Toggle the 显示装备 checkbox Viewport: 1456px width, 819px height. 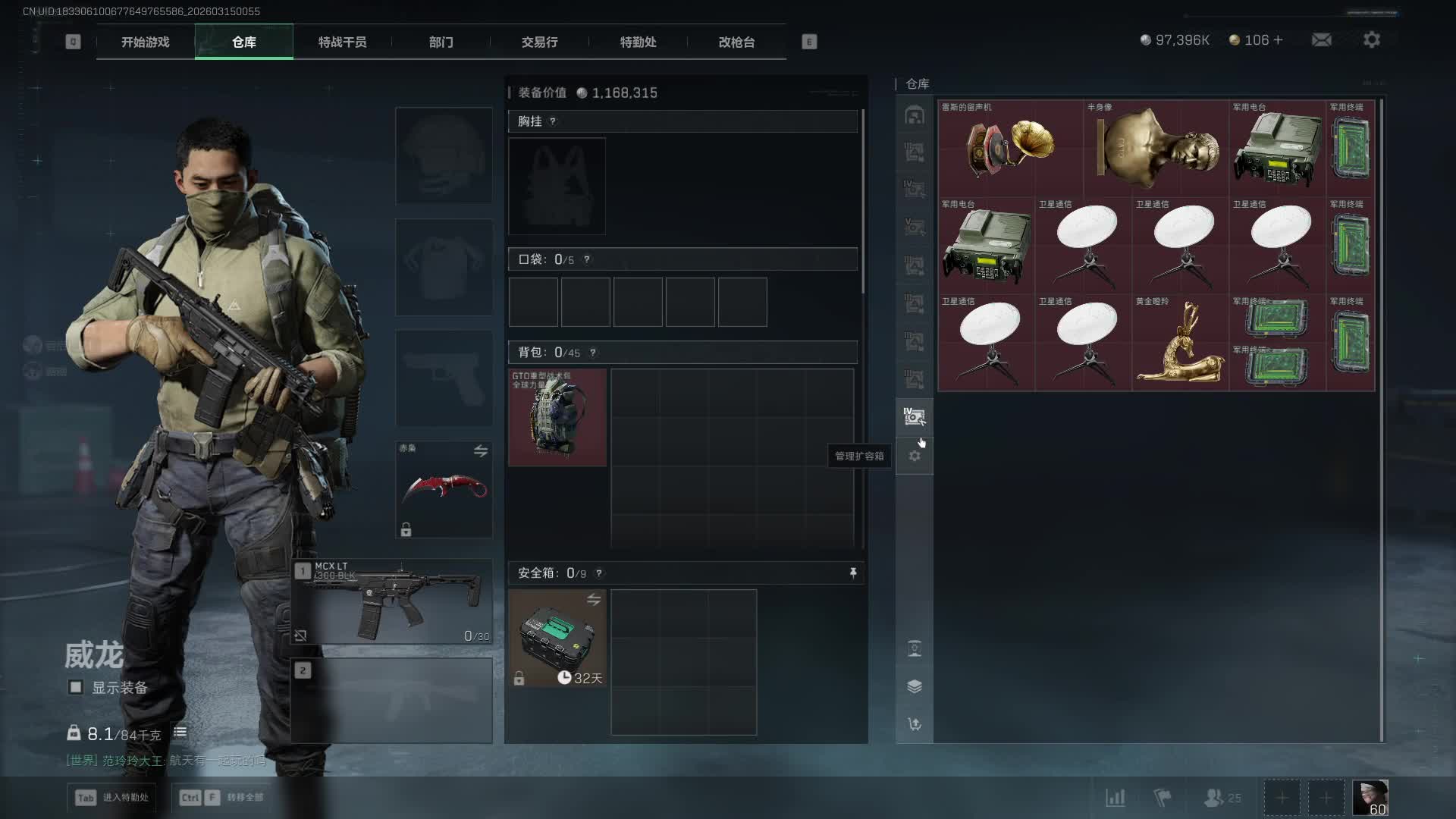76,687
